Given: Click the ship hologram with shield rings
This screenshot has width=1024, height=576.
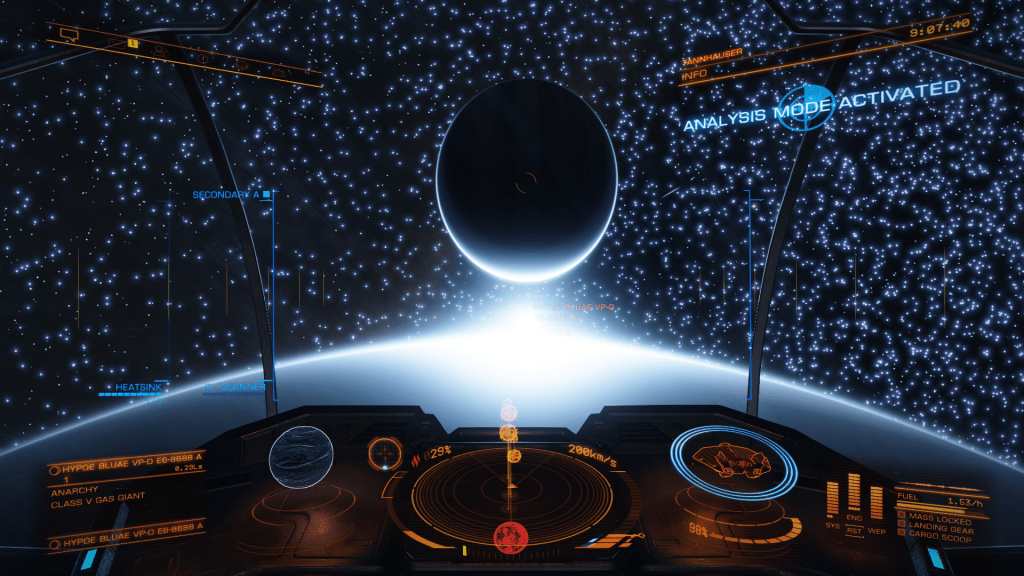Looking at the screenshot, I should tap(733, 461).
